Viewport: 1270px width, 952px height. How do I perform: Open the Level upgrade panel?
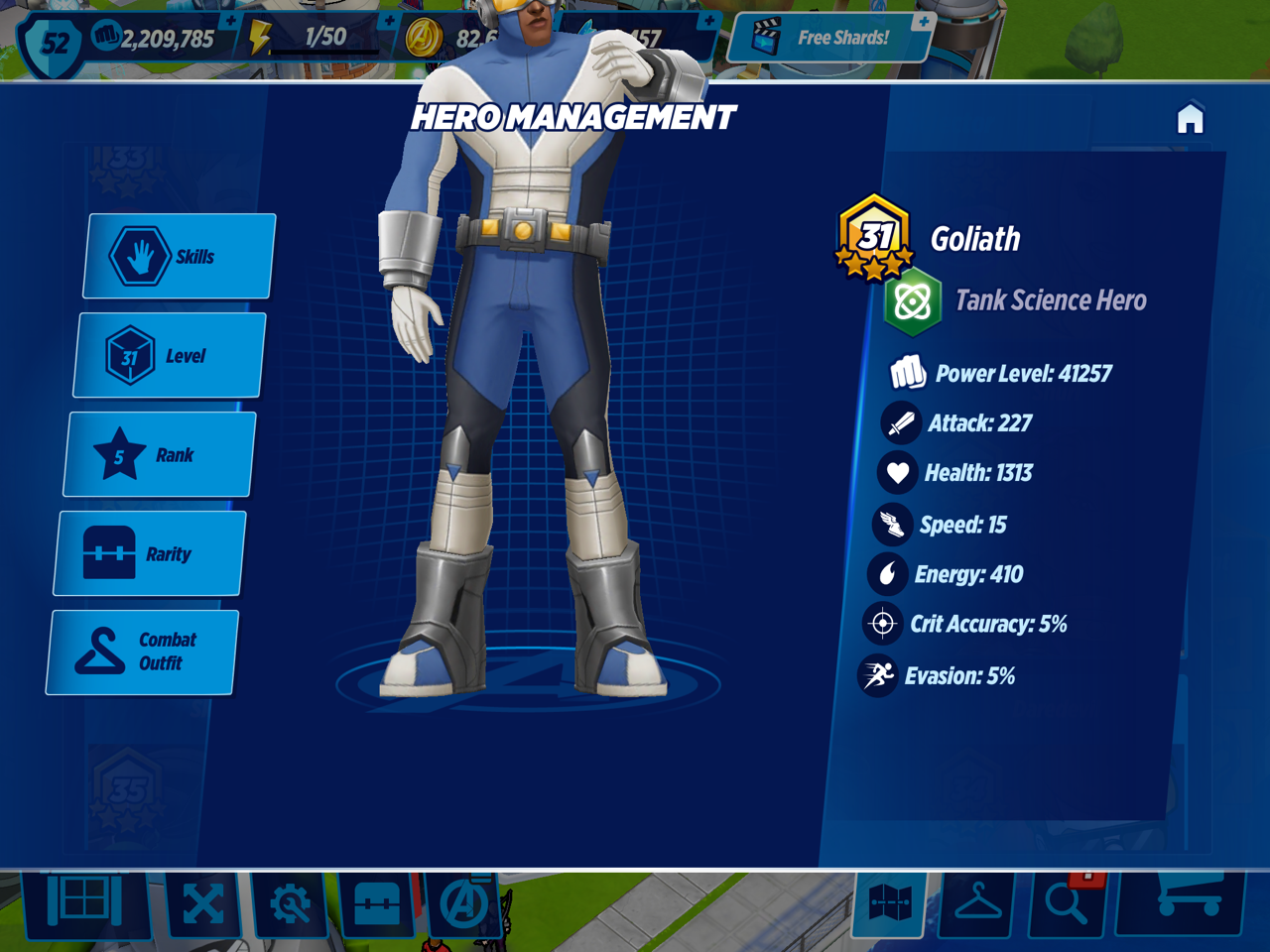coord(170,355)
